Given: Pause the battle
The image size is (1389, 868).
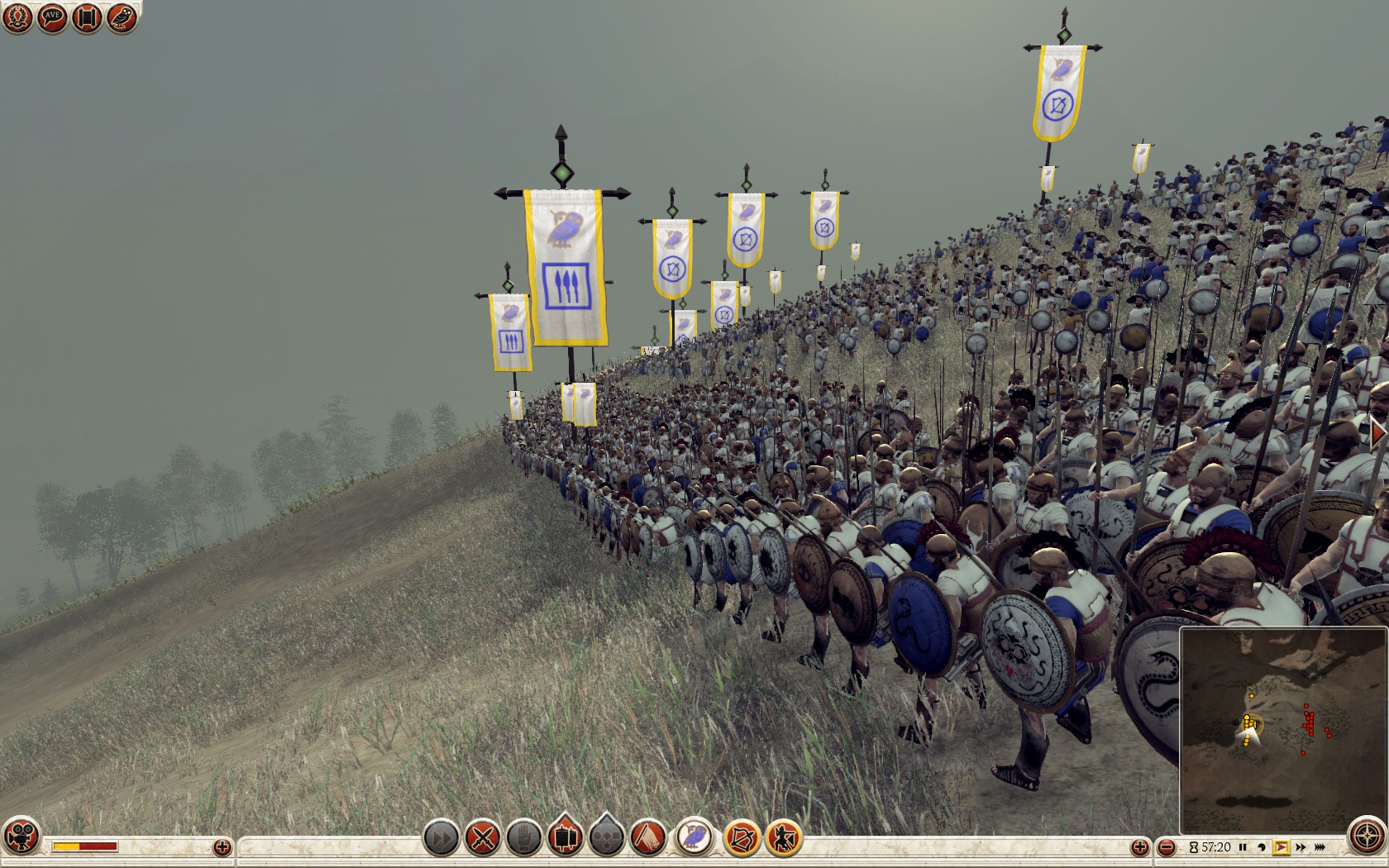Looking at the screenshot, I should 1243,847.
